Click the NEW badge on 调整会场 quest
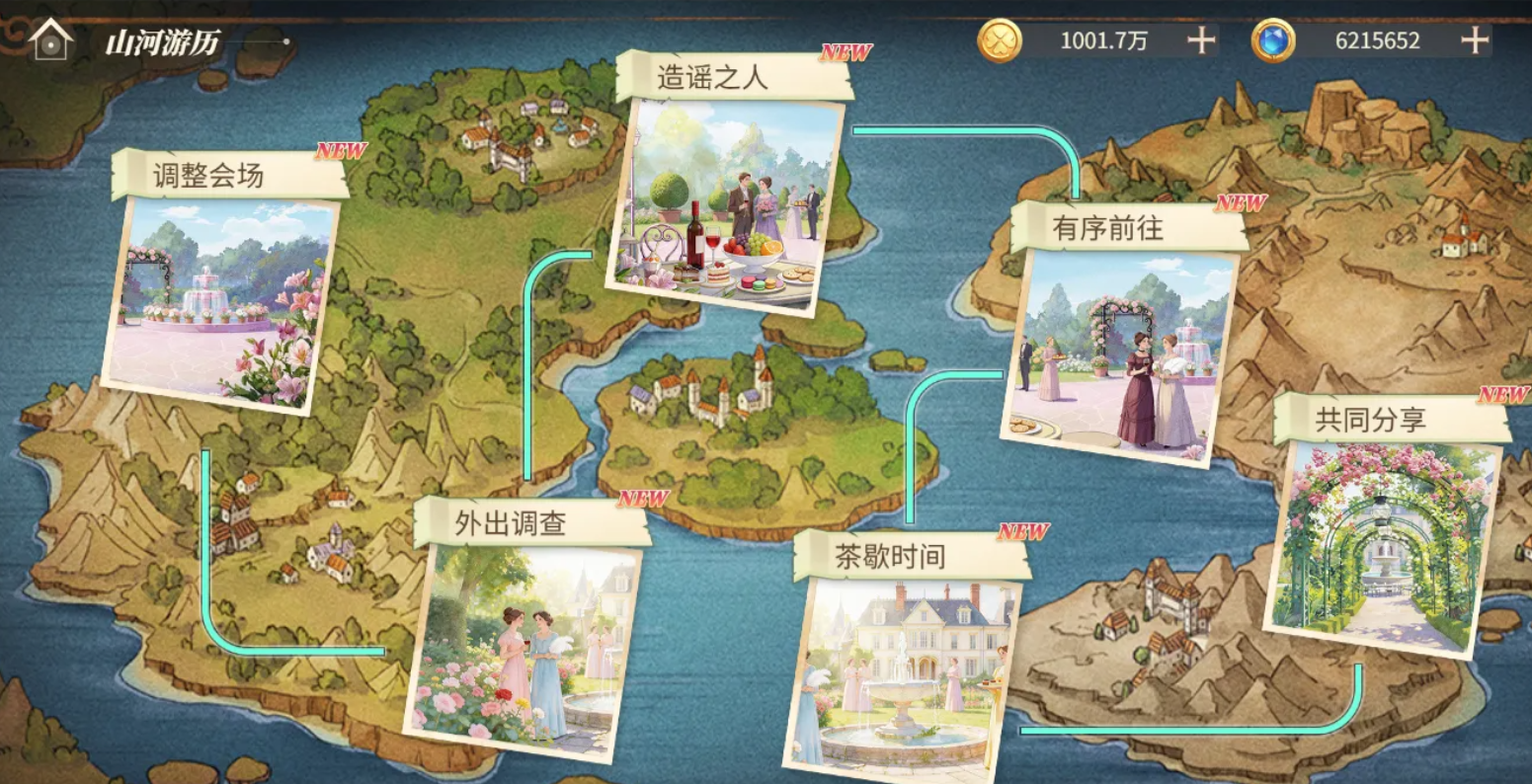This screenshot has height=784, width=1532. [x=341, y=153]
